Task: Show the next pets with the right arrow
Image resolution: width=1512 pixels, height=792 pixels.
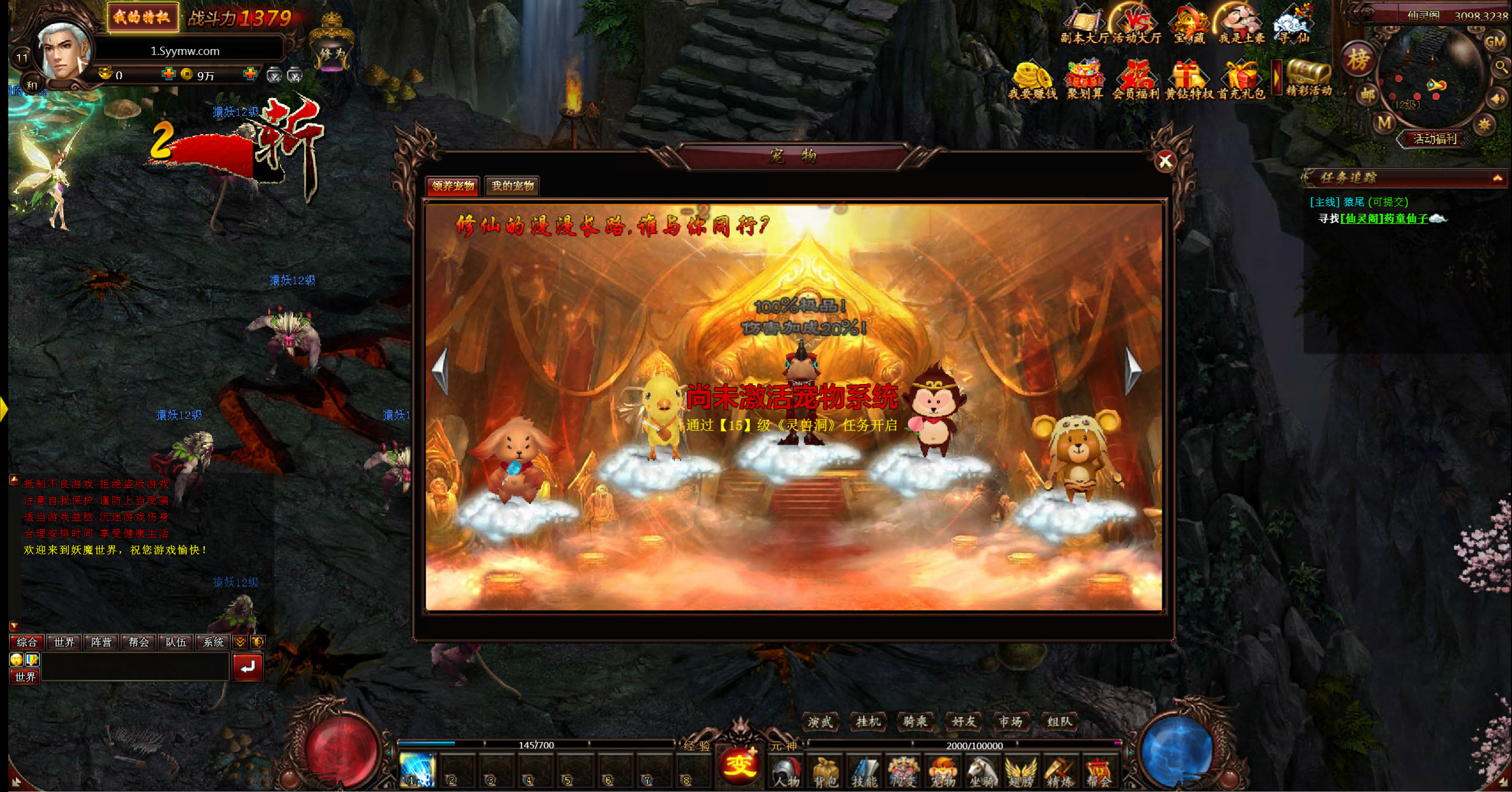Action: [x=1132, y=370]
